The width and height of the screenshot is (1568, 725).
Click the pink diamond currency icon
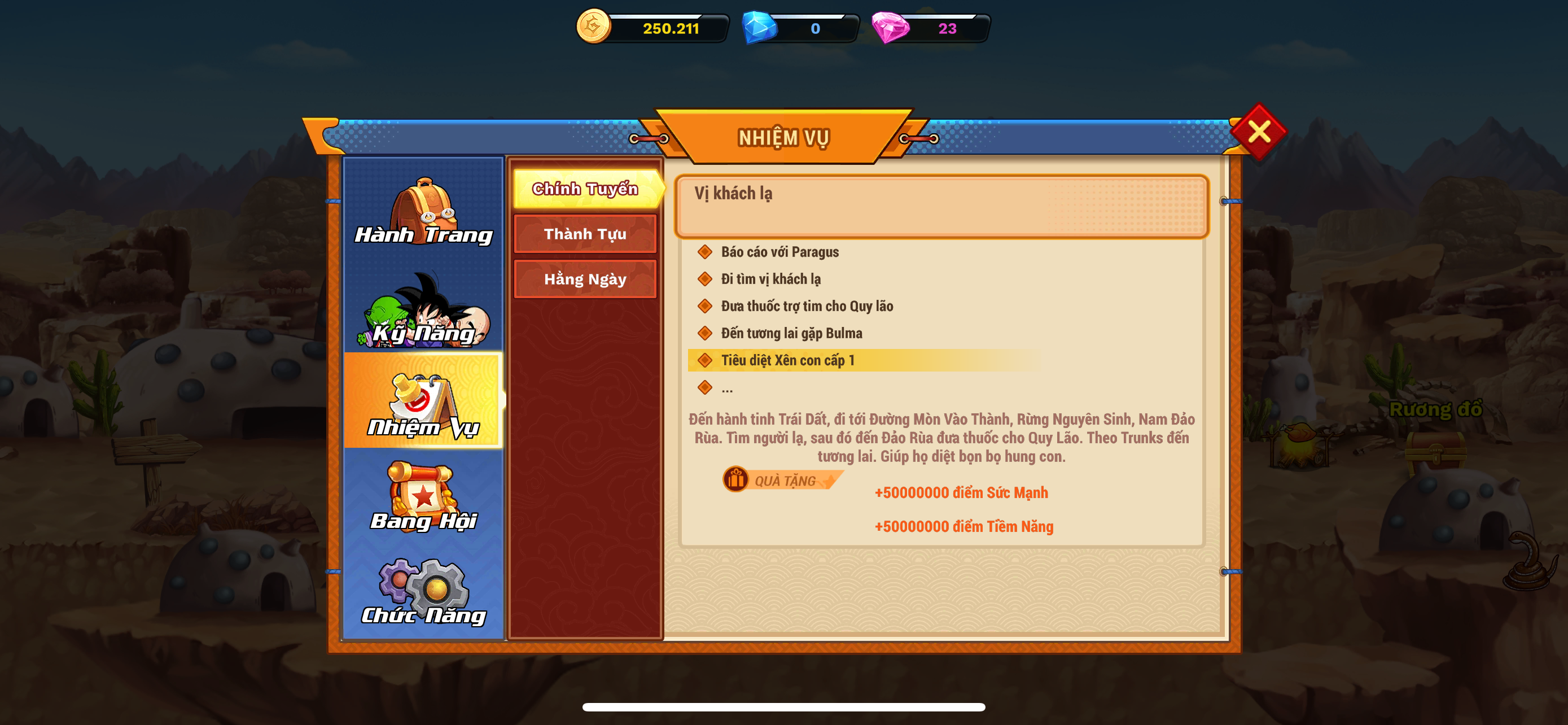coord(890,28)
